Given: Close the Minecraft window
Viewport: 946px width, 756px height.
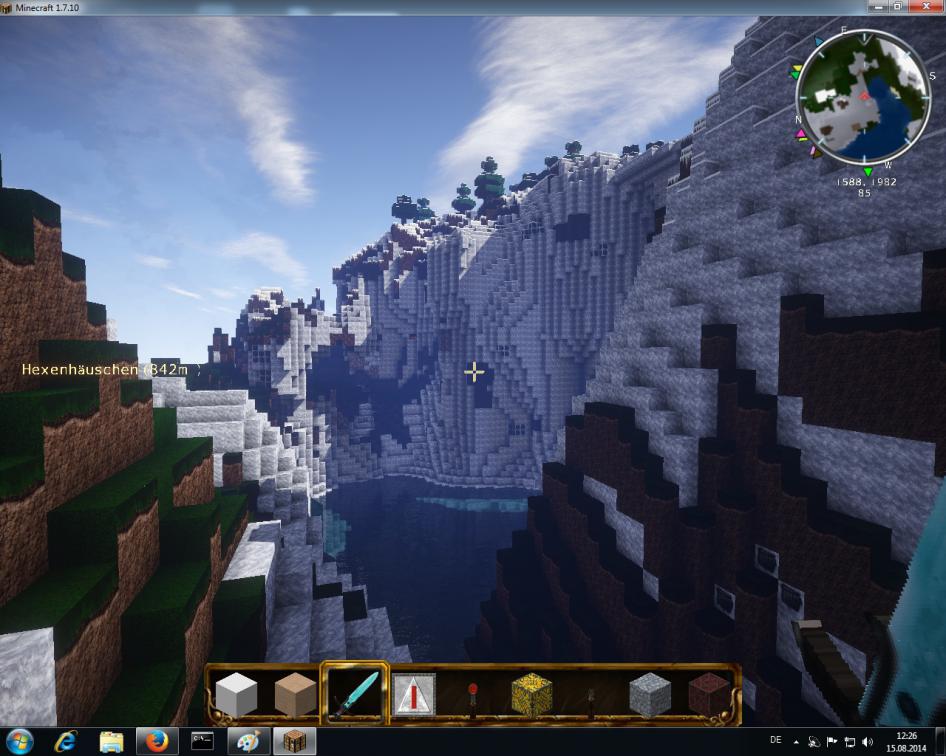Looking at the screenshot, I should pyautogui.click(x=927, y=7).
